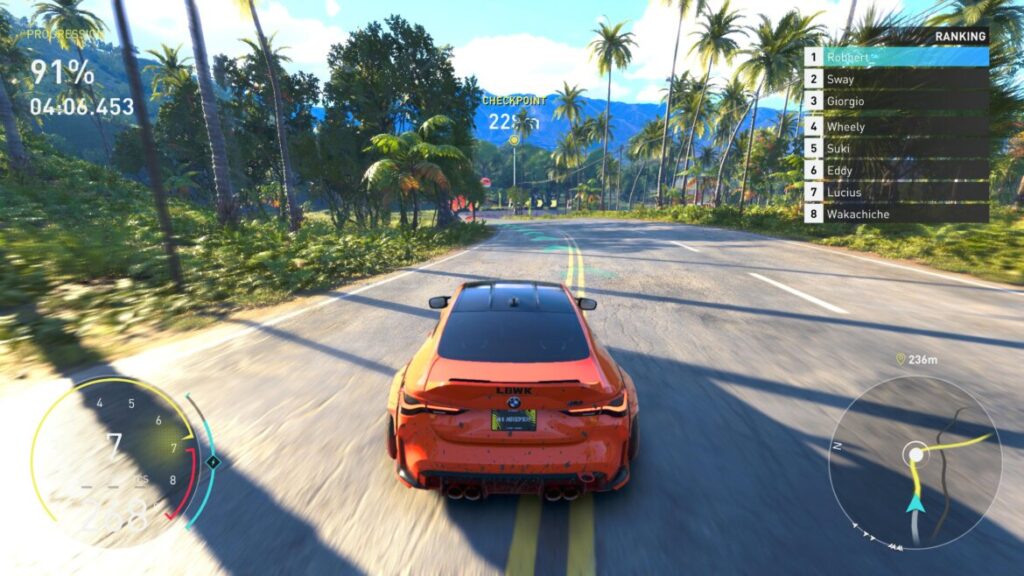This screenshot has width=1024, height=576.
Task: Select Robbert in the ranking list
Action: [896, 57]
